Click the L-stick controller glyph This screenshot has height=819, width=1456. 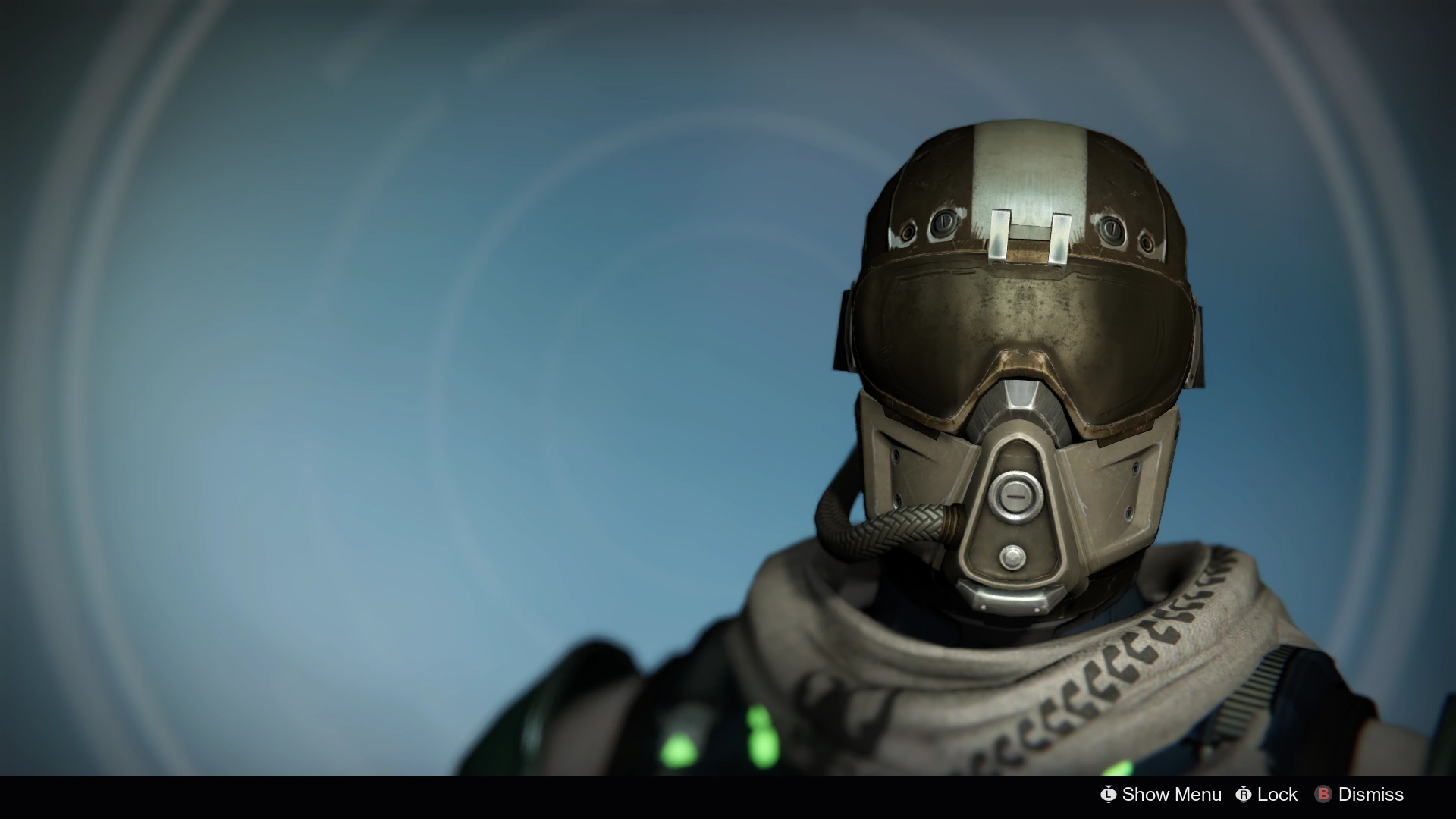tap(1109, 795)
